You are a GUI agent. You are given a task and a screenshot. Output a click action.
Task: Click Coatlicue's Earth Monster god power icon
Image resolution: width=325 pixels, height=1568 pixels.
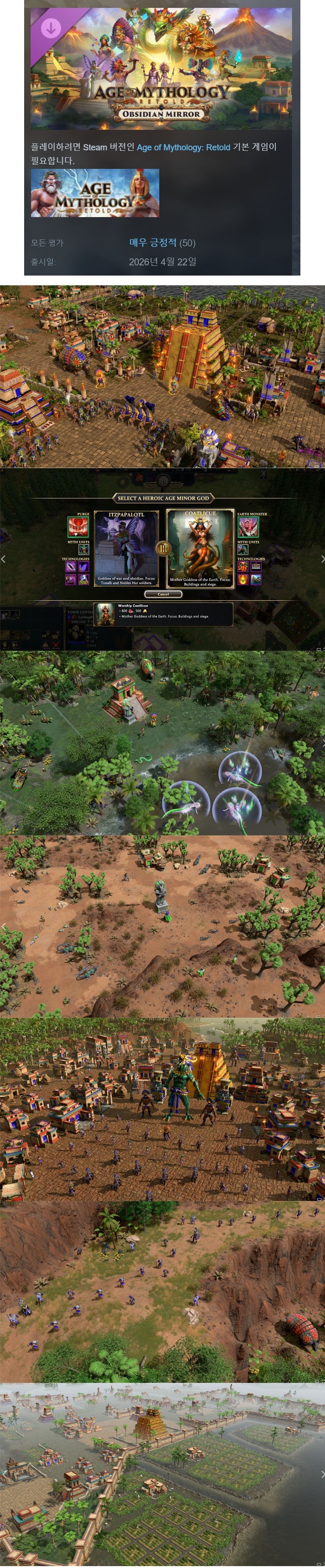pyautogui.click(x=247, y=527)
